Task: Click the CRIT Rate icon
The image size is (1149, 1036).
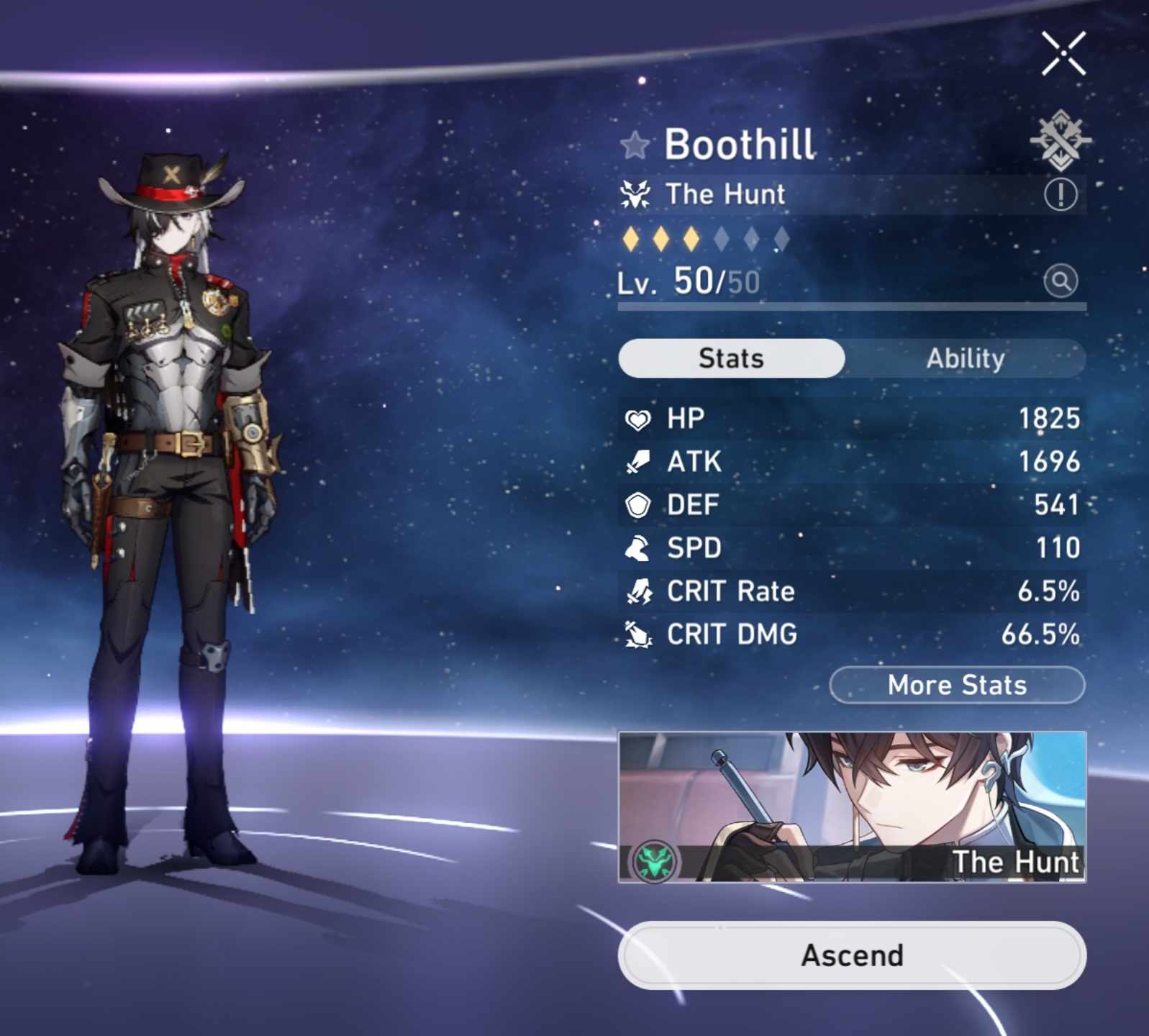Action: click(640, 591)
